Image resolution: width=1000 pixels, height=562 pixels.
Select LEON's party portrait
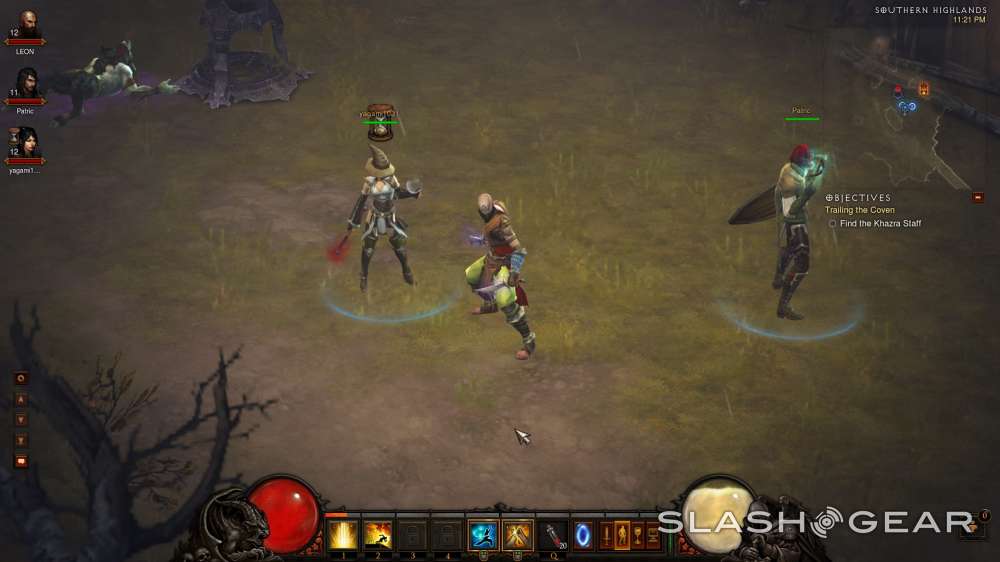tap(25, 26)
